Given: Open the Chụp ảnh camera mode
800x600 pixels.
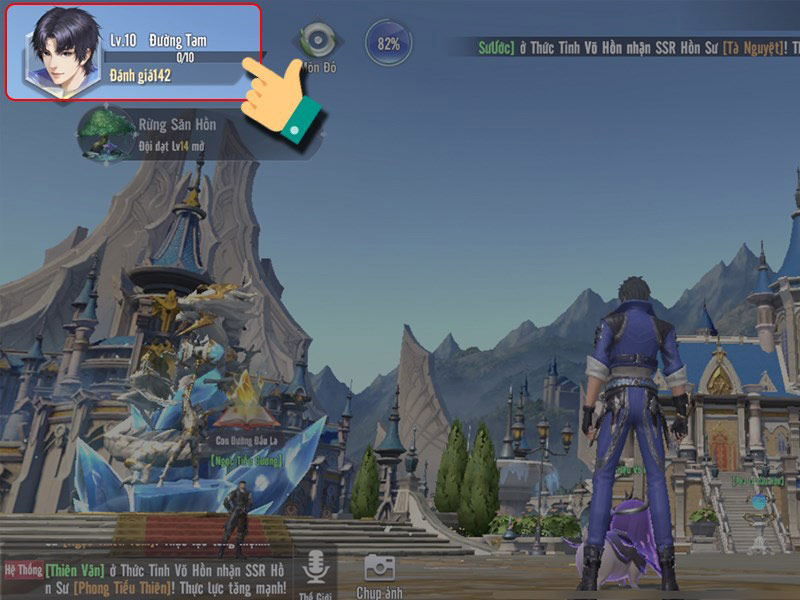Looking at the screenshot, I should point(379,568).
